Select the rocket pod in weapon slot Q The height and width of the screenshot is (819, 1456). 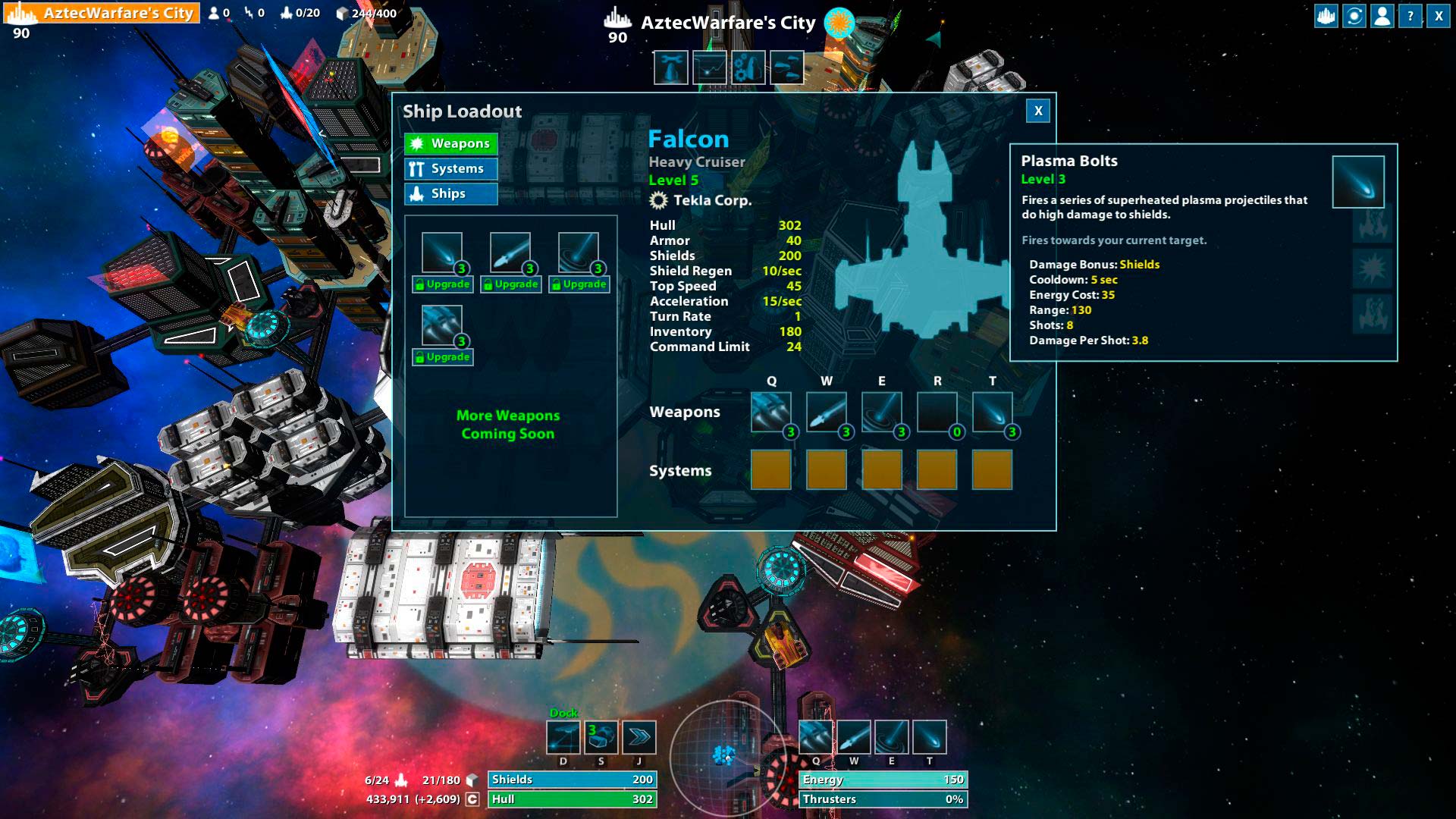point(770,412)
